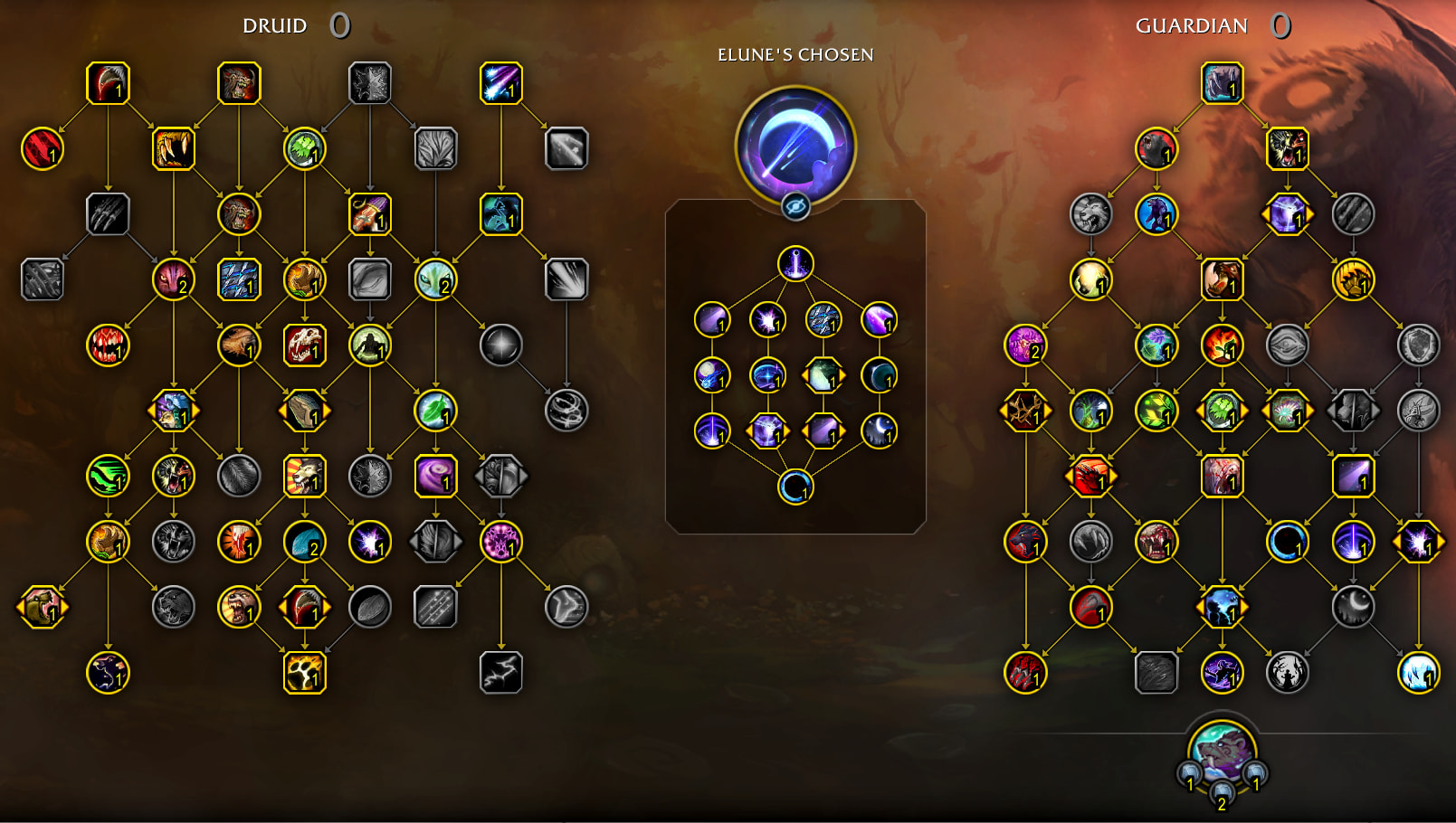1456x823 pixels.
Task: Pick the greyed-out lightning bolt talent
Action: [500, 673]
